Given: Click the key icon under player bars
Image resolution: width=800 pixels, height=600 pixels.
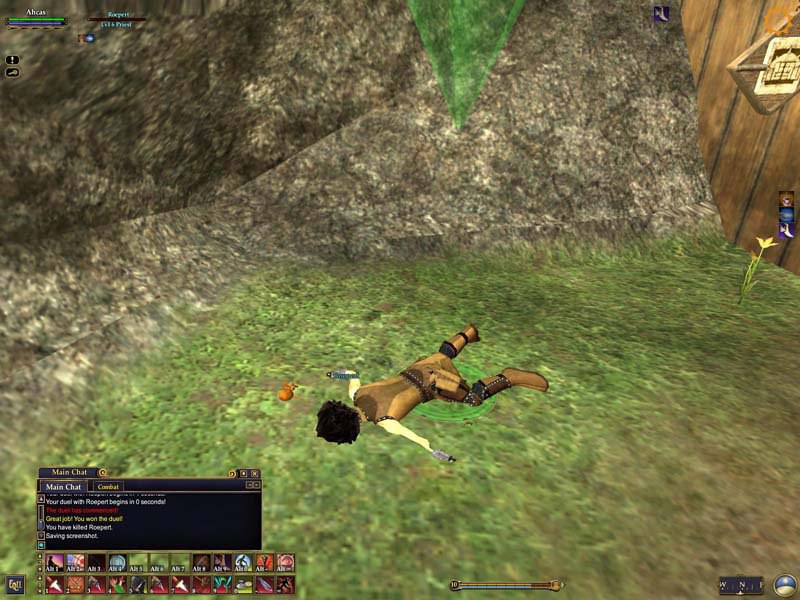Looking at the screenshot, I should [x=12, y=72].
